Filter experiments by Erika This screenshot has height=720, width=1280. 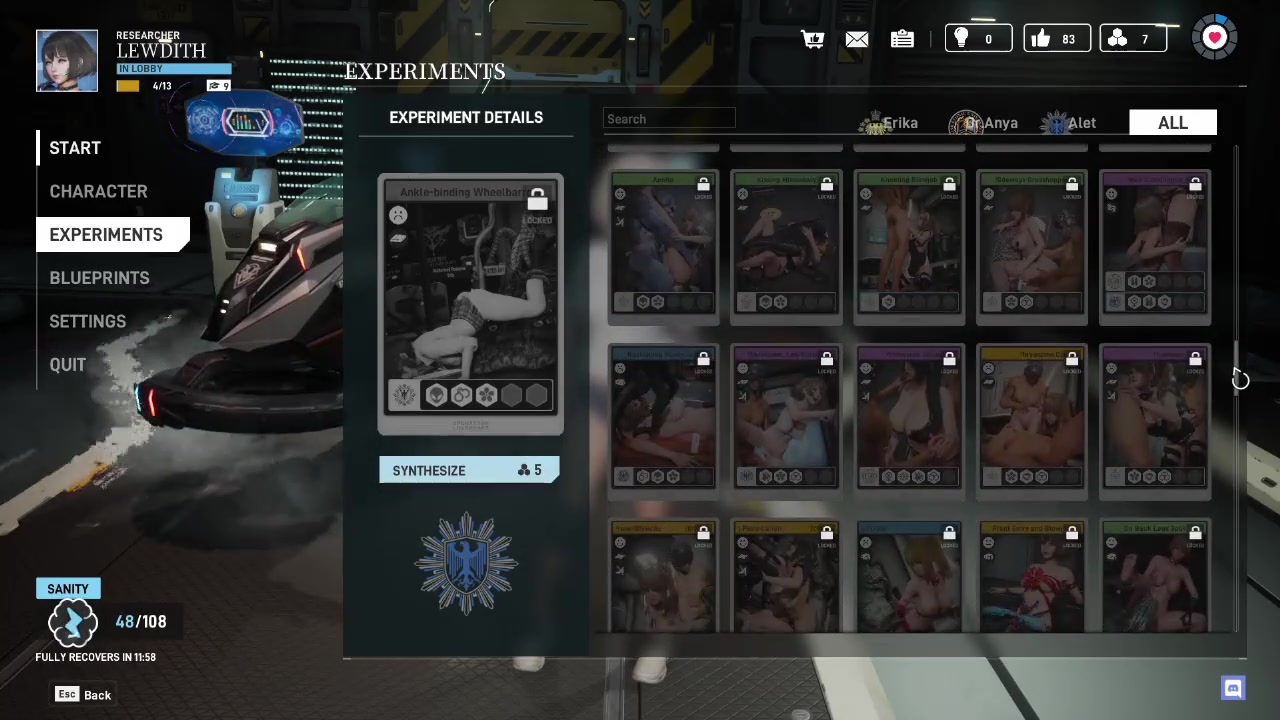889,123
